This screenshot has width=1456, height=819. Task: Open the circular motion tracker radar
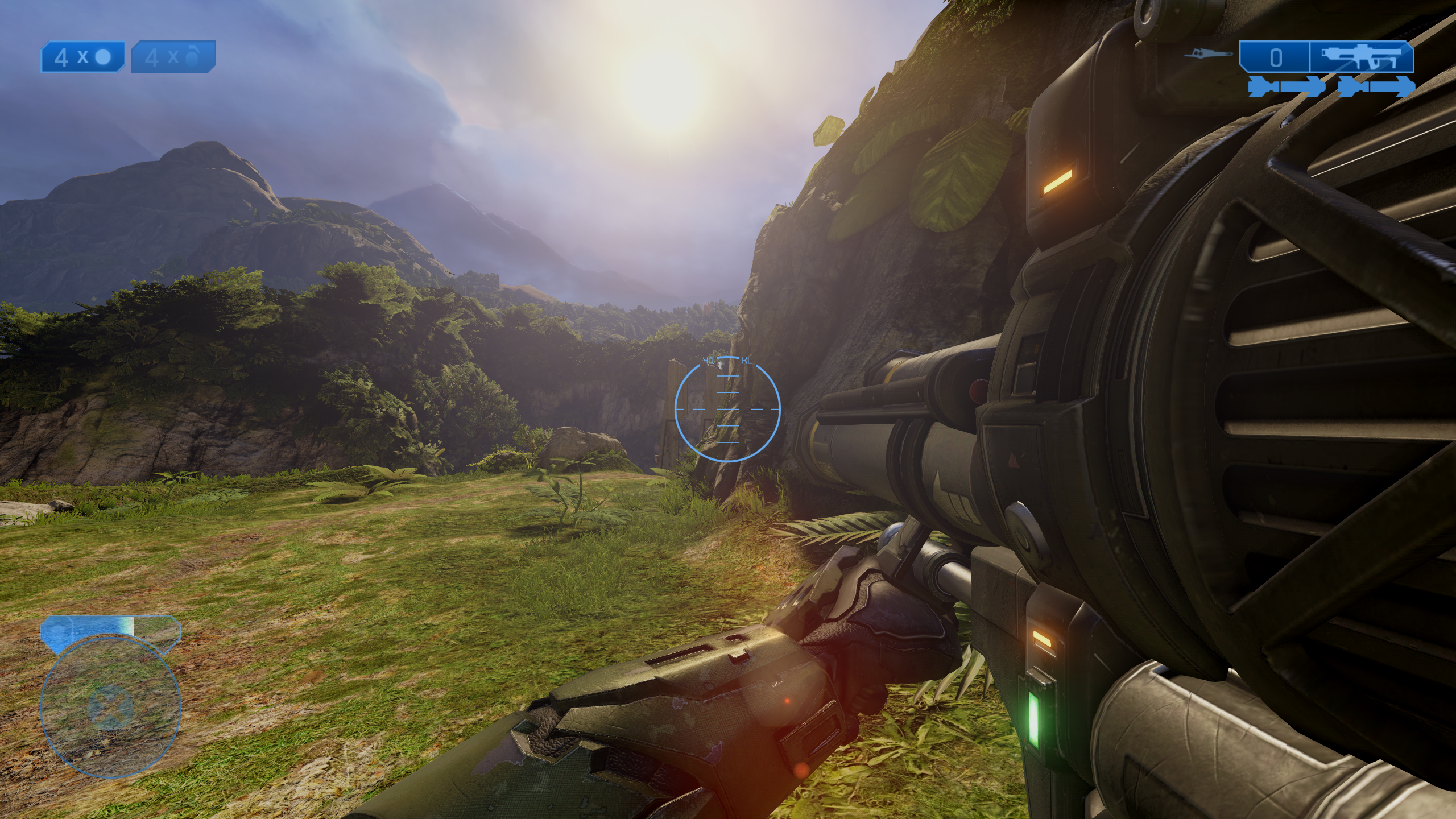coord(110,708)
